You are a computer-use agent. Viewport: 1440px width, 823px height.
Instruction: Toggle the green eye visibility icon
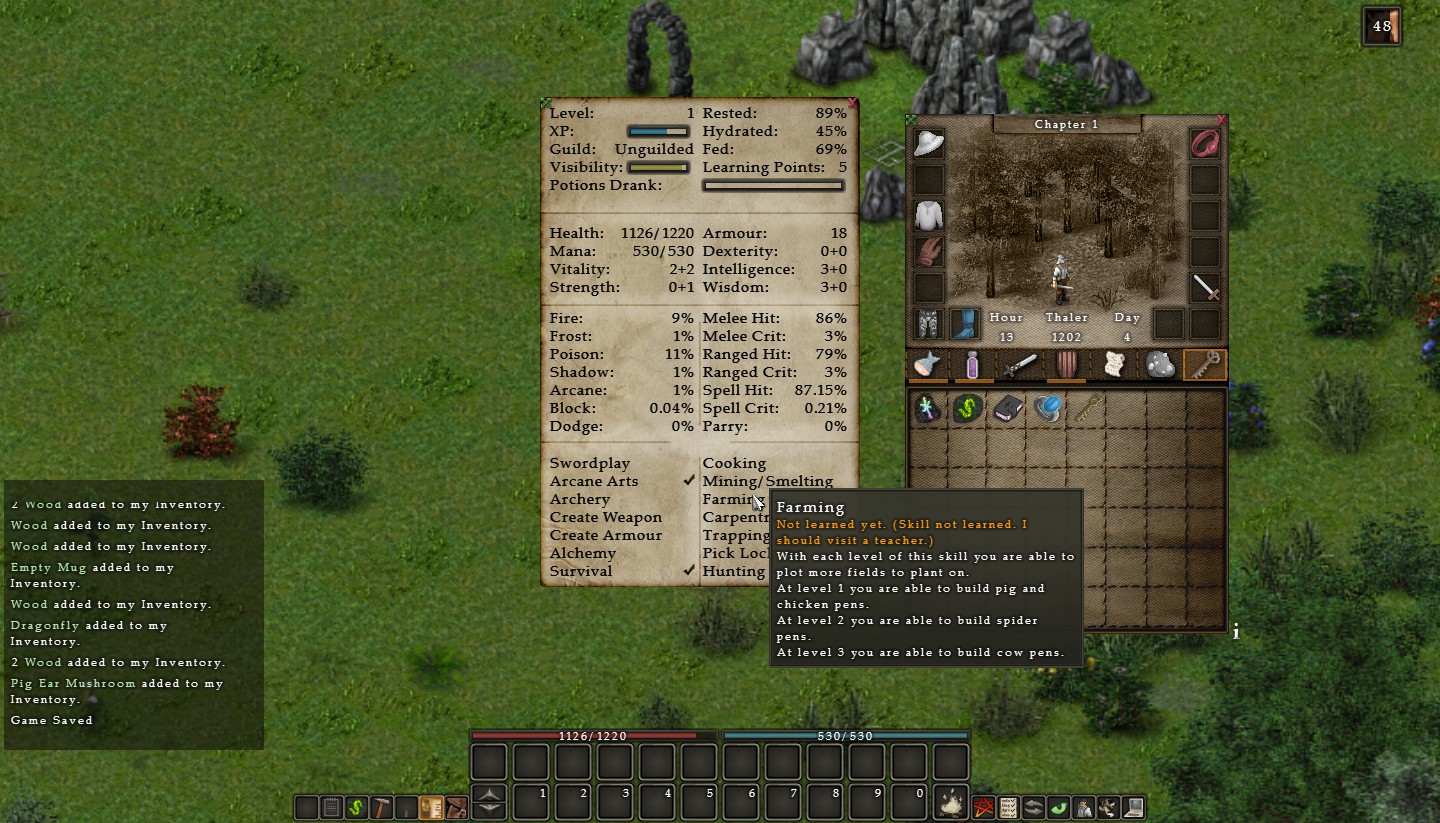(1059, 807)
